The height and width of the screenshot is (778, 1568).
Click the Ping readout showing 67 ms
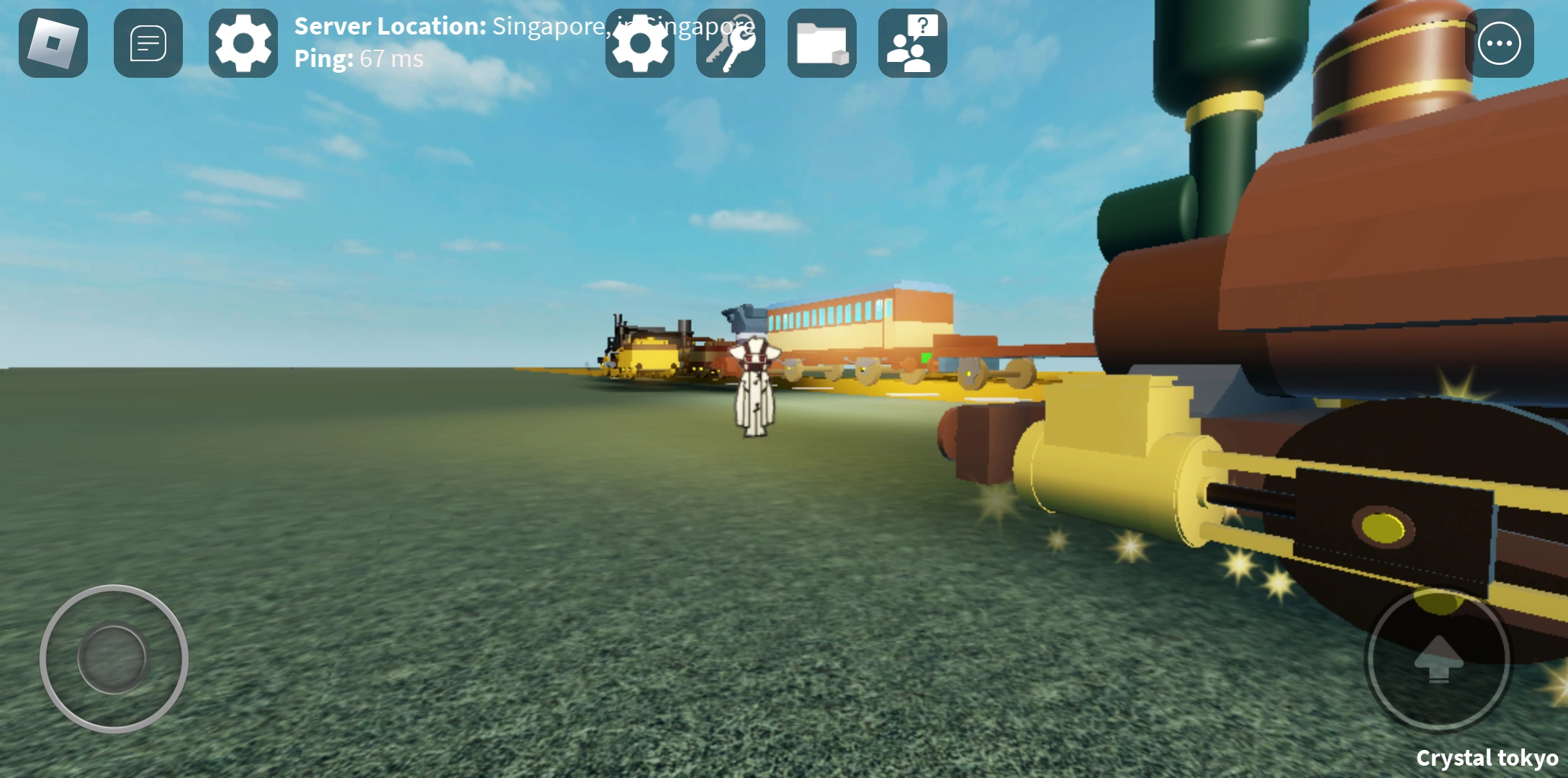359,58
